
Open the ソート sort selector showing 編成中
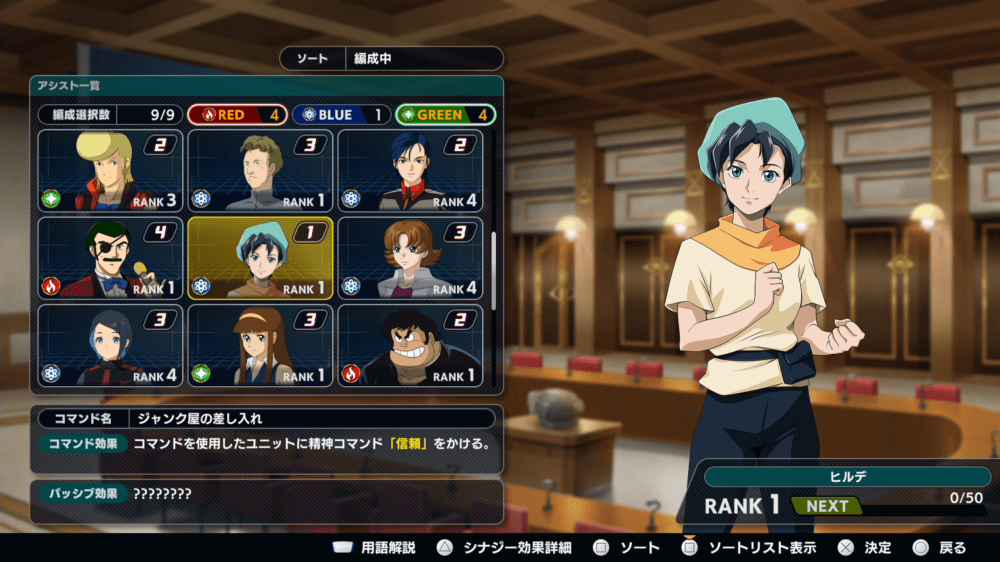(x=391, y=59)
